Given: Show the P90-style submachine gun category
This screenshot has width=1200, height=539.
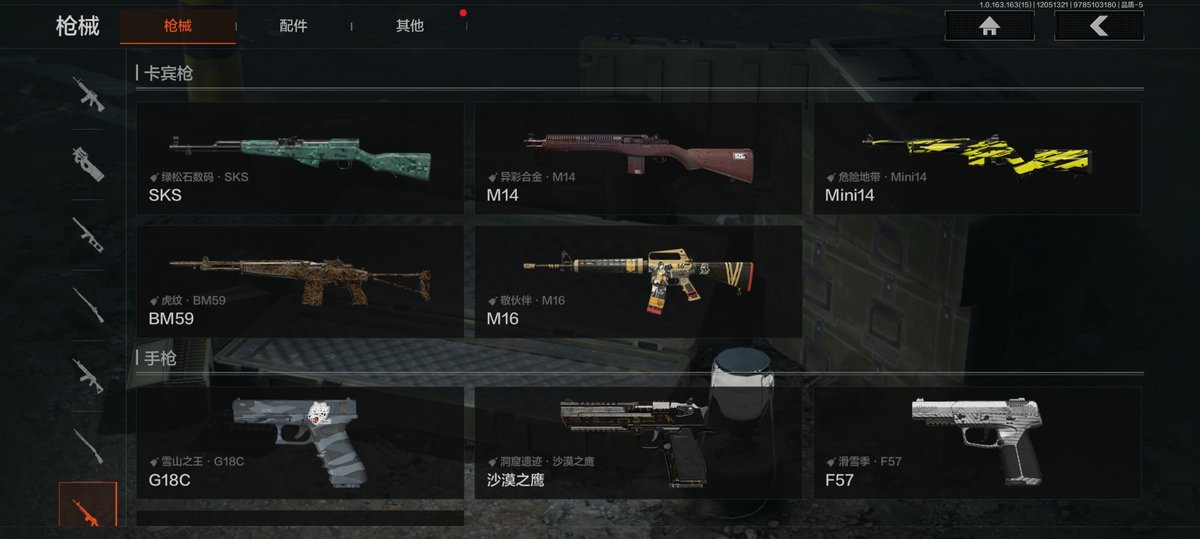Looking at the screenshot, I should click(x=88, y=164).
